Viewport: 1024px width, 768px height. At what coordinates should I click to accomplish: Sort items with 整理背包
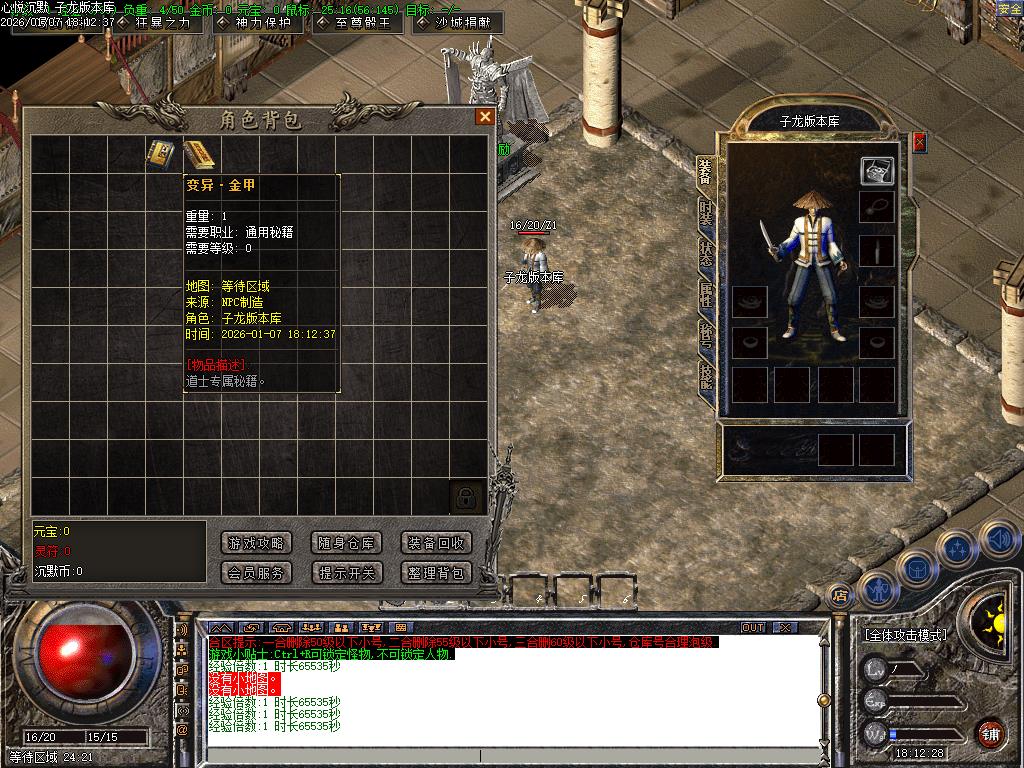pyautogui.click(x=436, y=573)
